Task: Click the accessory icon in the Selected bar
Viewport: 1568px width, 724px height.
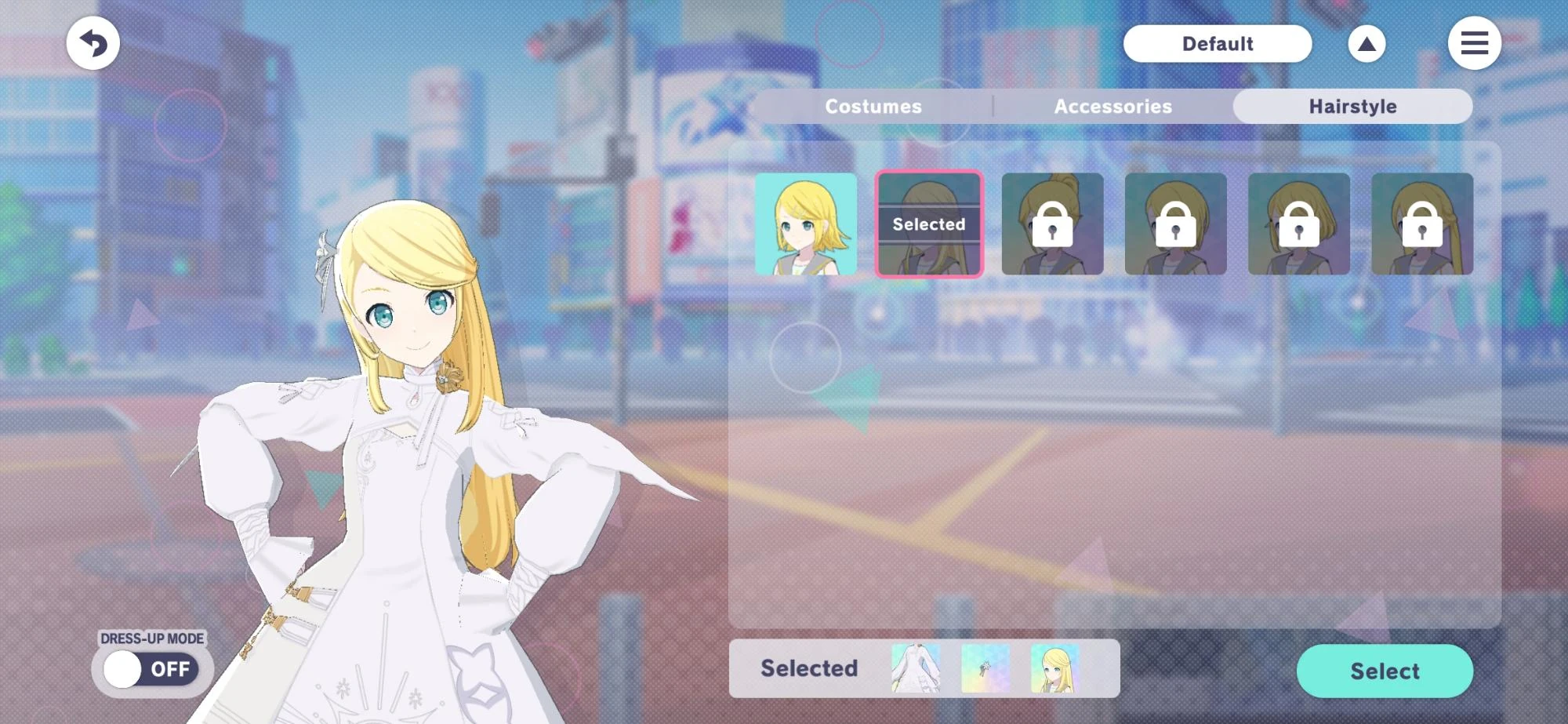Action: 986,668
